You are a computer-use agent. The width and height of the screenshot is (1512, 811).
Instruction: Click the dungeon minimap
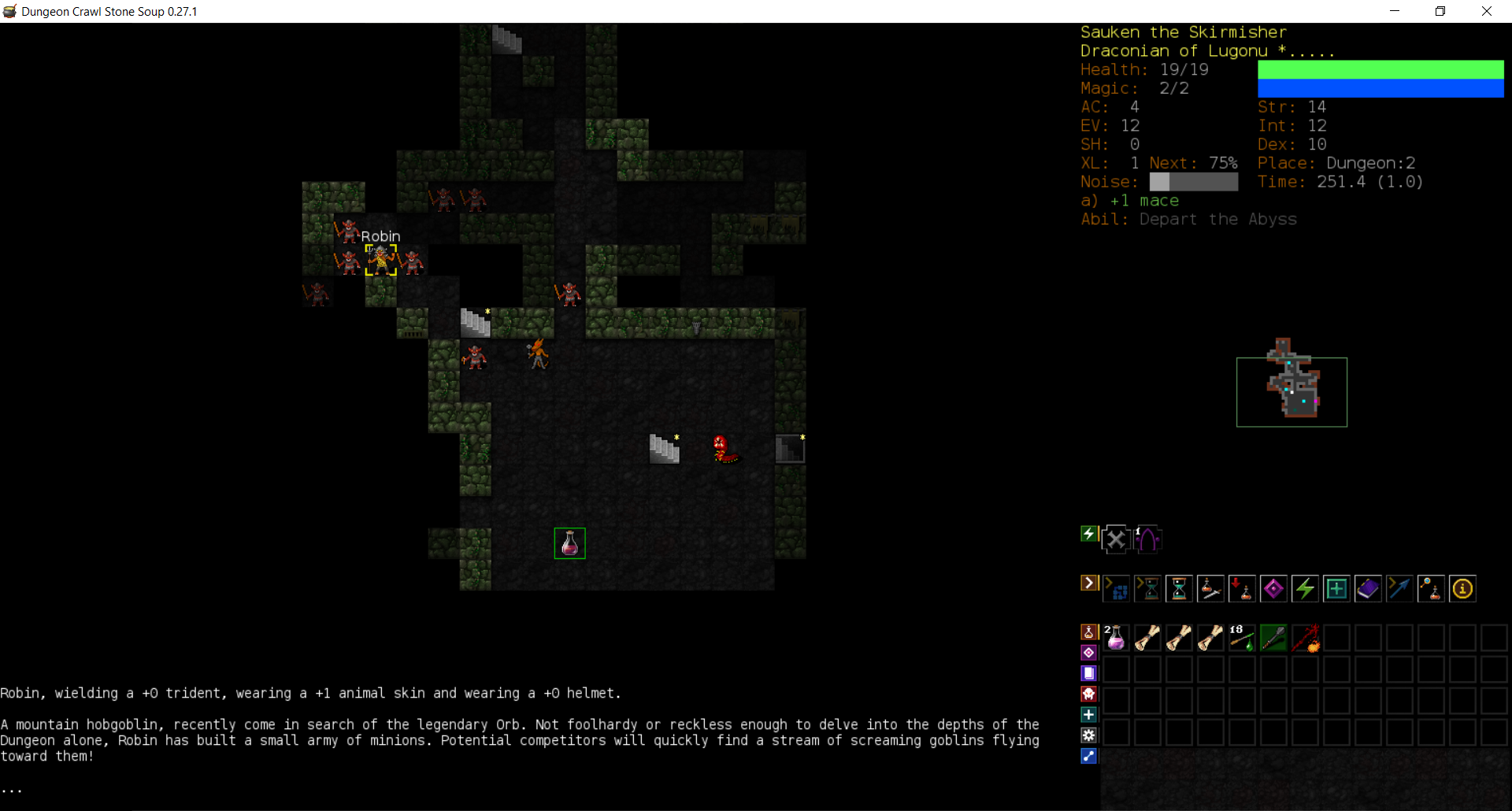click(1291, 391)
